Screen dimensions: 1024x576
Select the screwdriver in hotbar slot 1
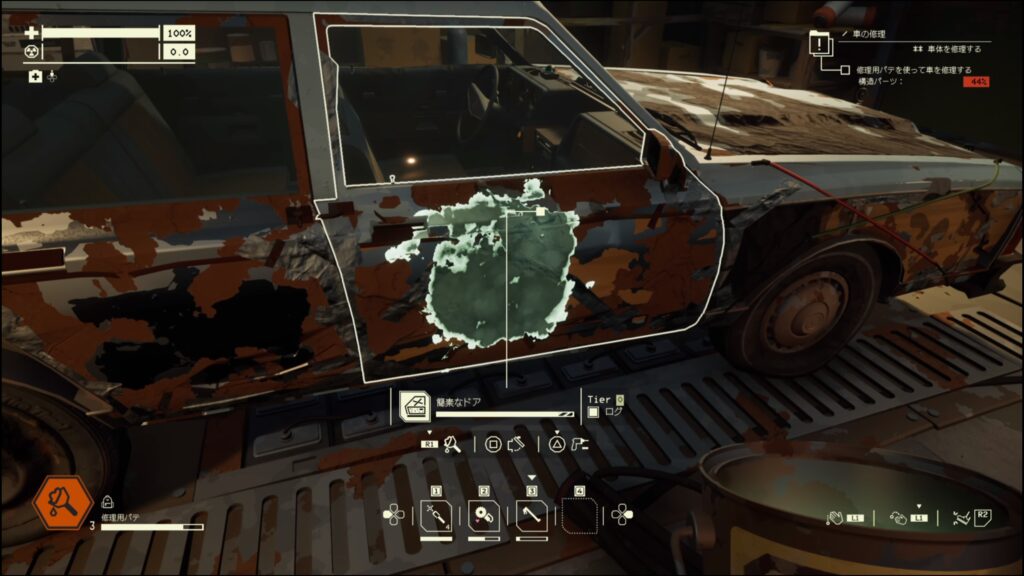[x=436, y=517]
